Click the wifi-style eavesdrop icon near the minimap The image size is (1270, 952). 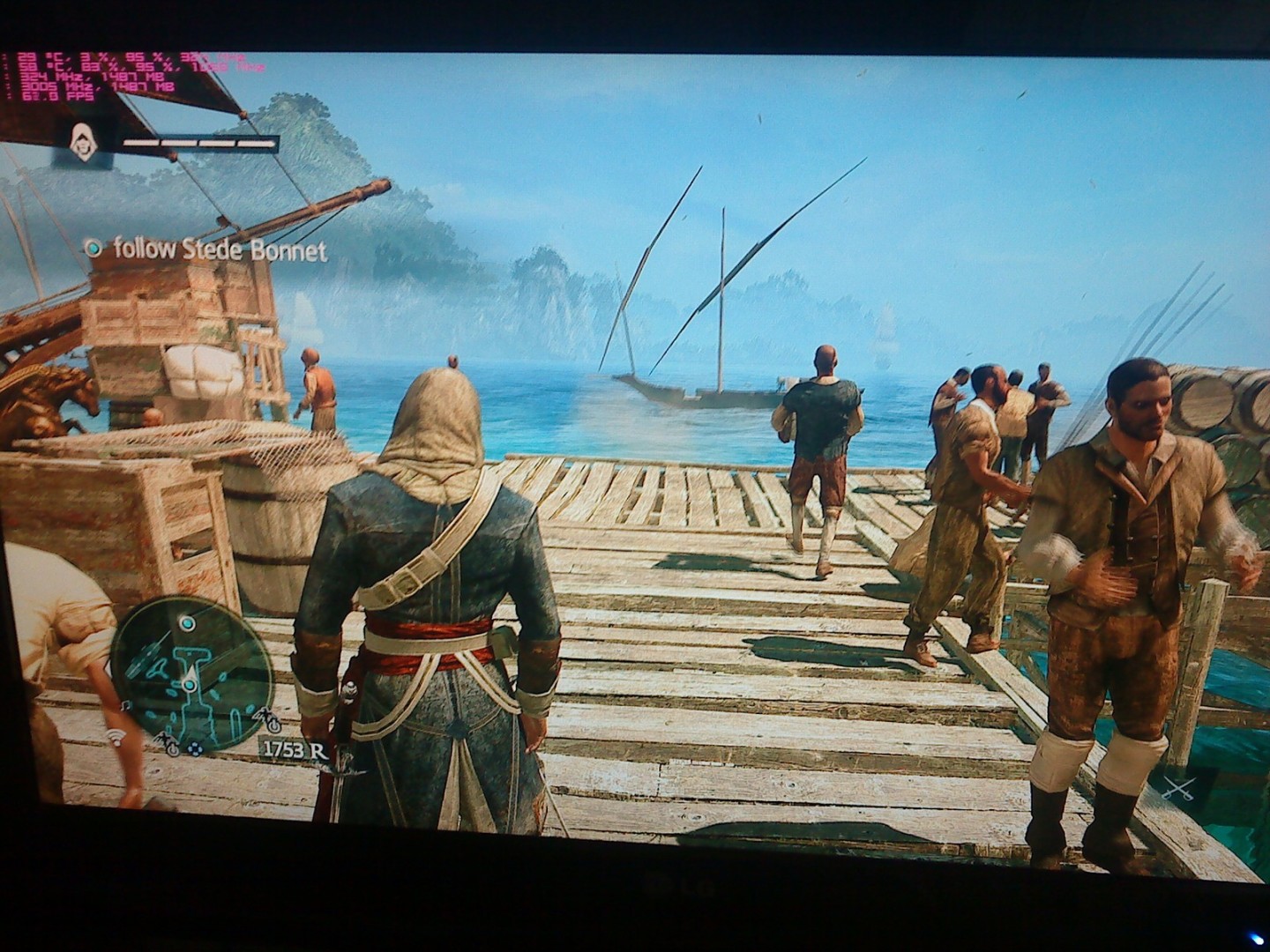click(x=116, y=738)
